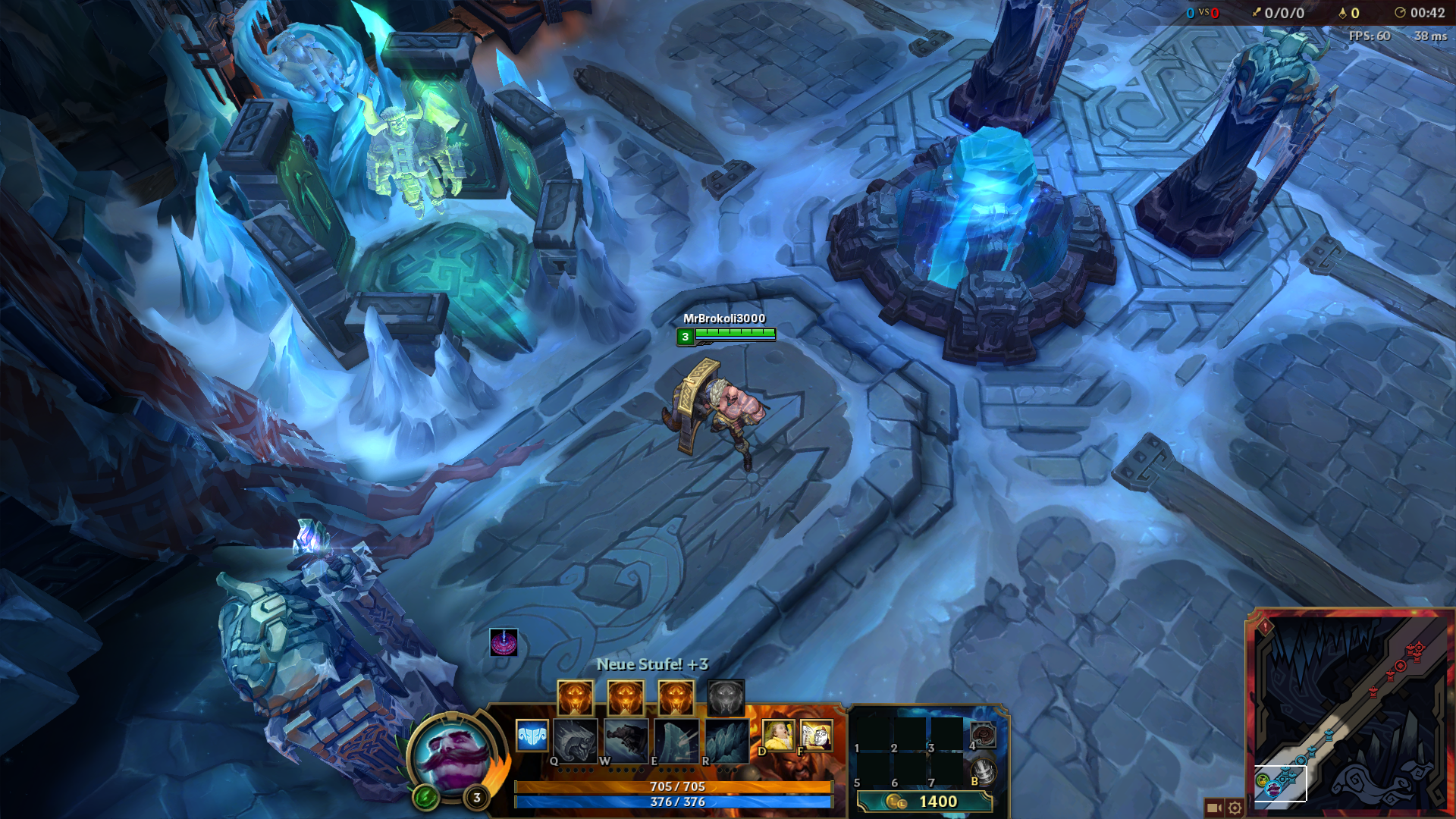This screenshot has width=1456, height=819.
Task: Click Braum's champion portrait
Action: click(453, 756)
